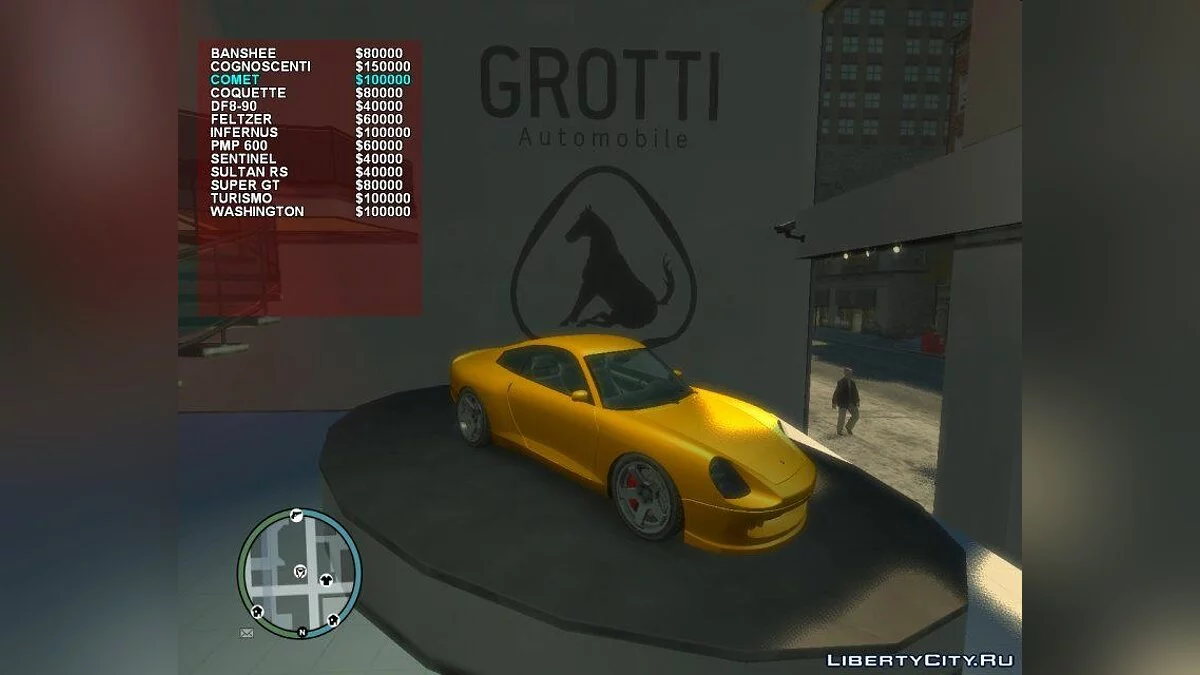Screen dimensions: 1200x675
Task: Select the Turismo from the list
Action: pos(241,198)
